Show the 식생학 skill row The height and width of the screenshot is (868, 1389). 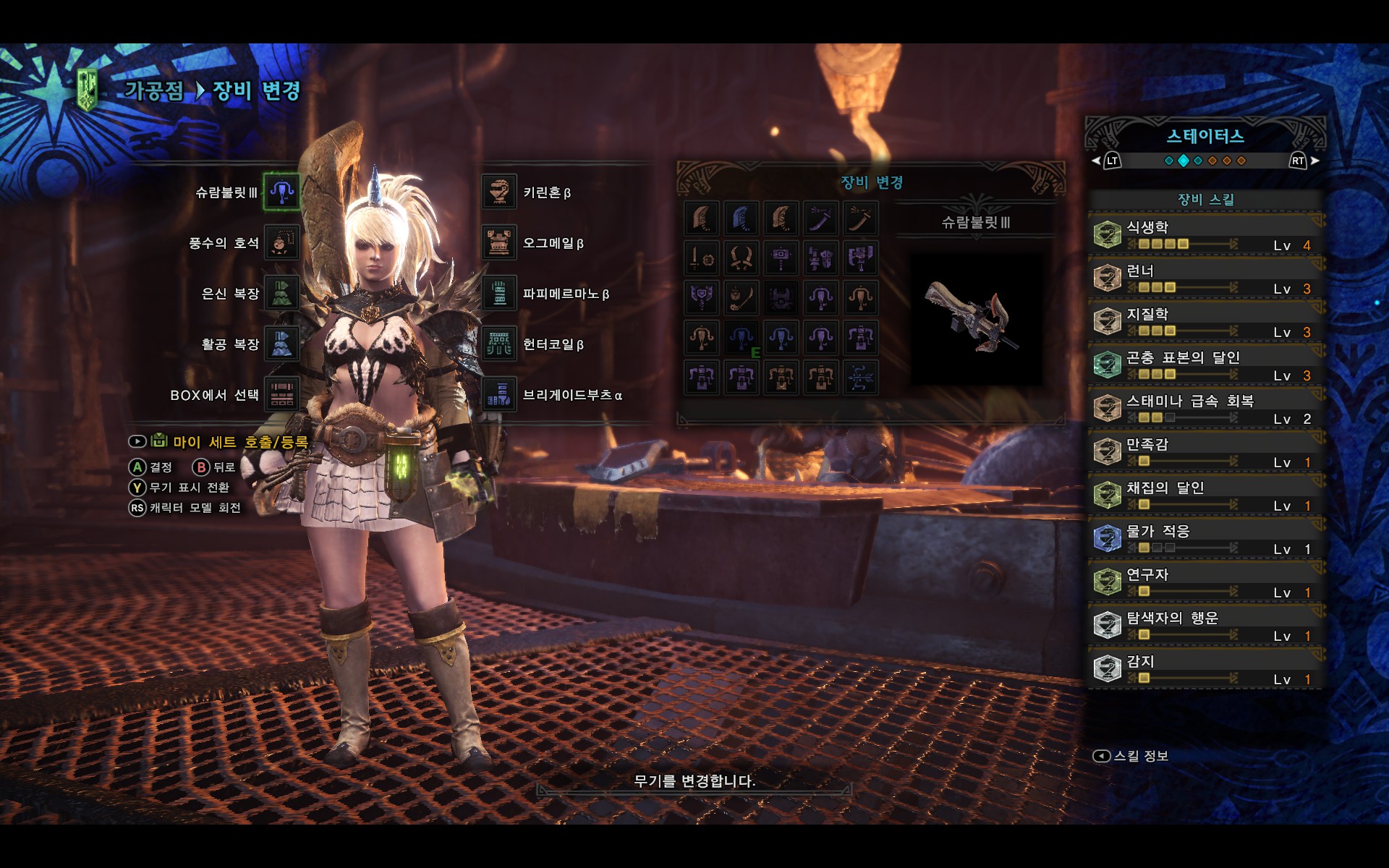(1205, 235)
